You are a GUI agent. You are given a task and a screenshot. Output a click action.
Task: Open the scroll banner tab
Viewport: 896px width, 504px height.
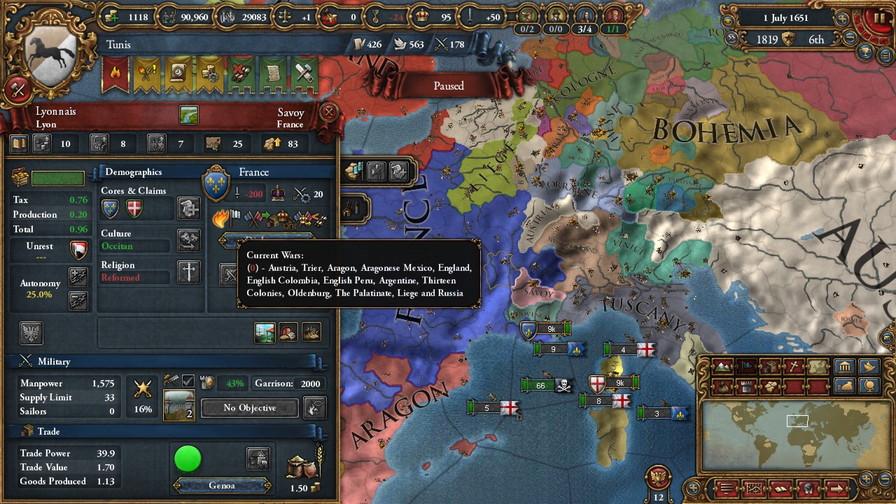click(272, 71)
